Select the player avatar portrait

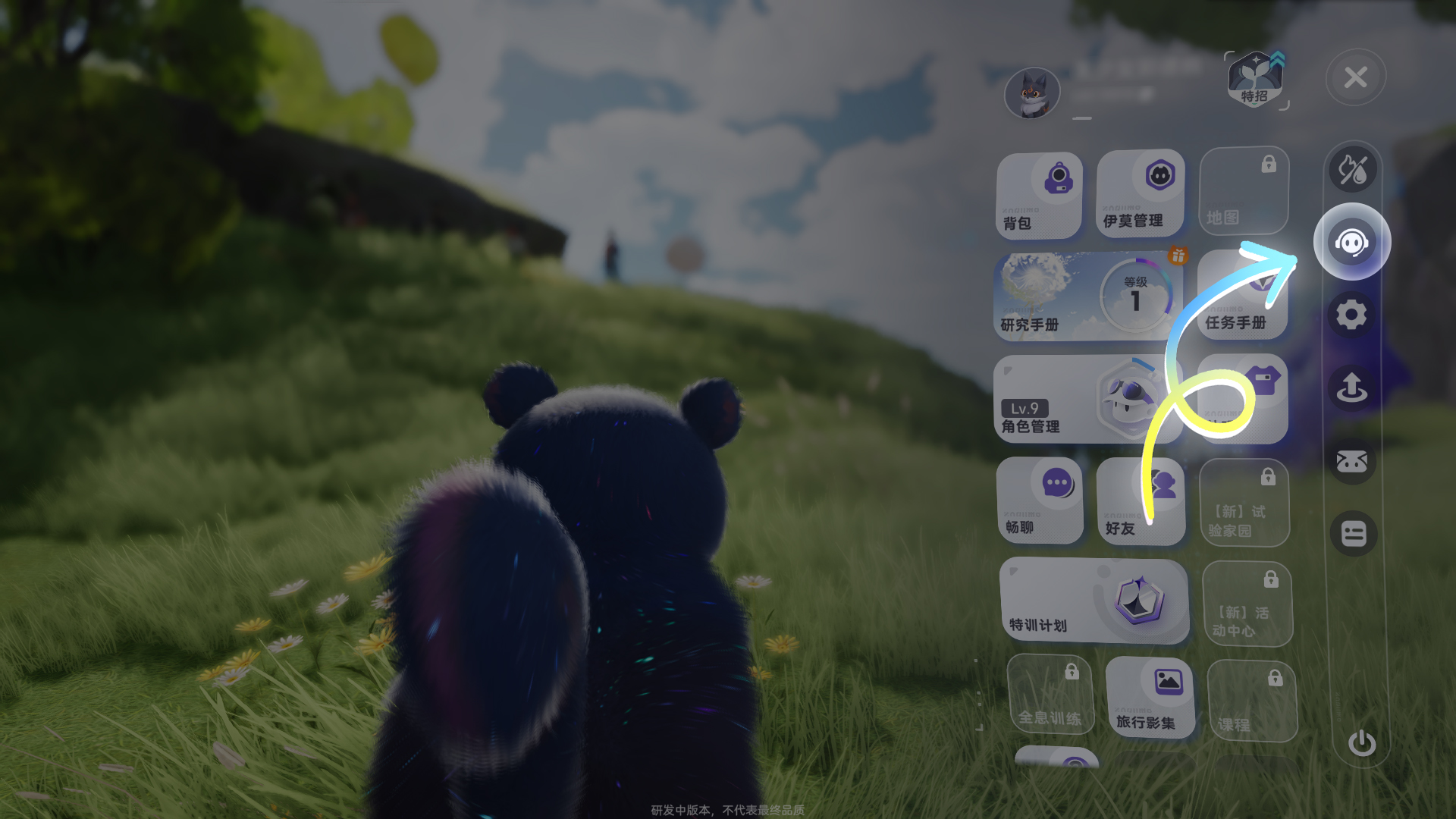pos(1031,94)
